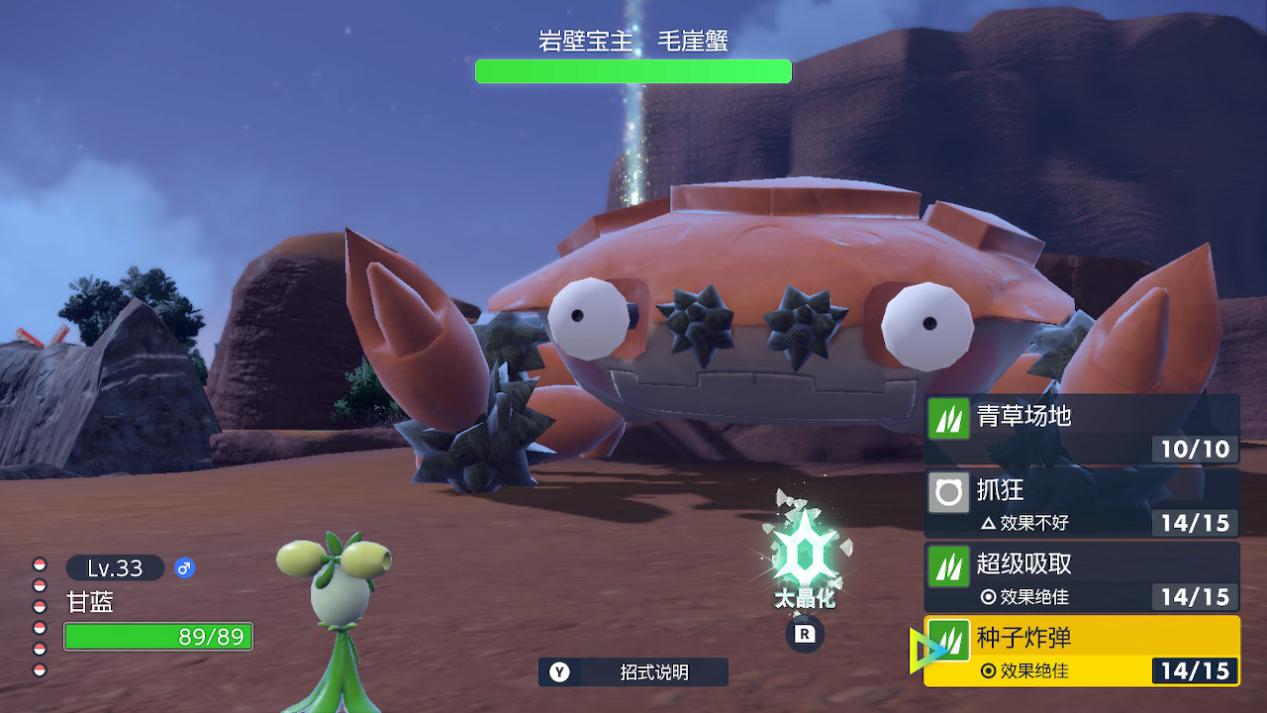Open the 招式说明 move description
The width and height of the screenshot is (1267, 713).
click(x=634, y=672)
